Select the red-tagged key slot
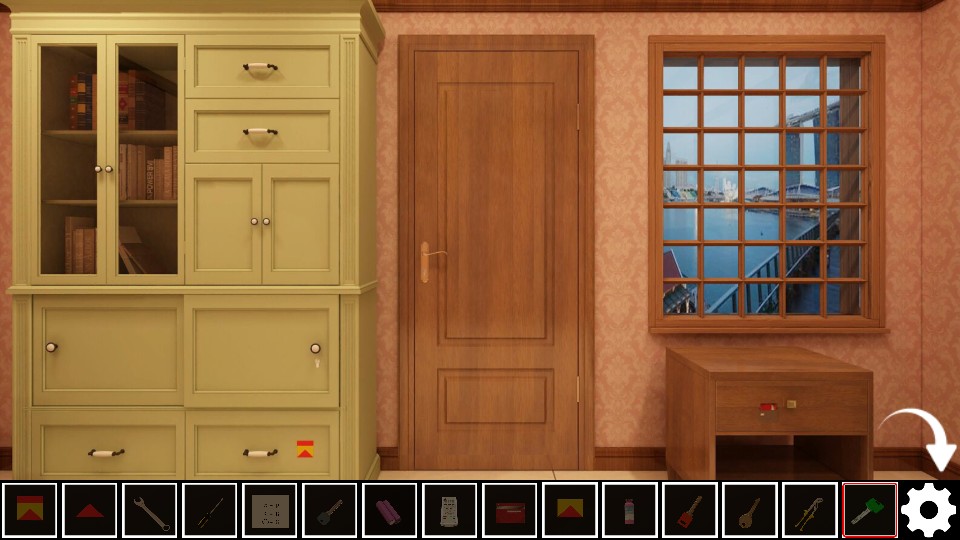The width and height of the screenshot is (960, 540). (690, 510)
